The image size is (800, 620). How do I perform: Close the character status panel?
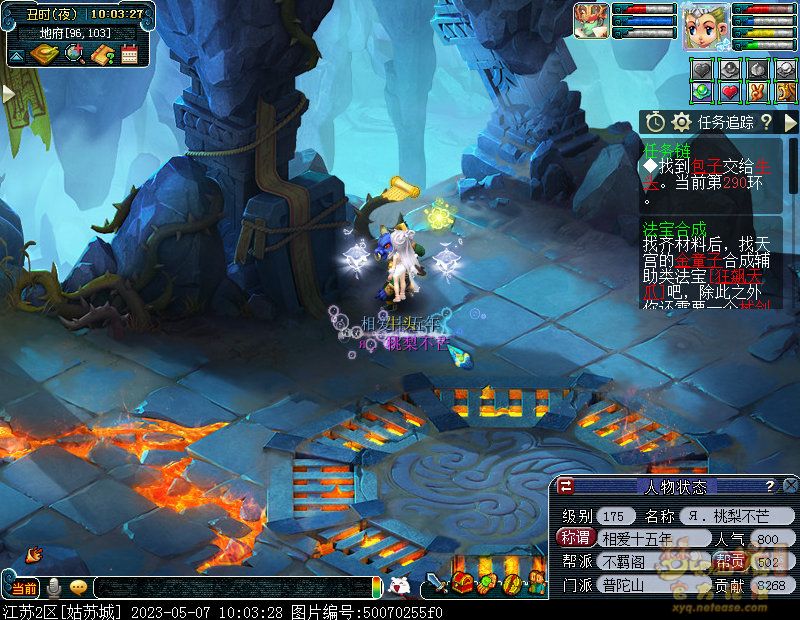tap(789, 486)
